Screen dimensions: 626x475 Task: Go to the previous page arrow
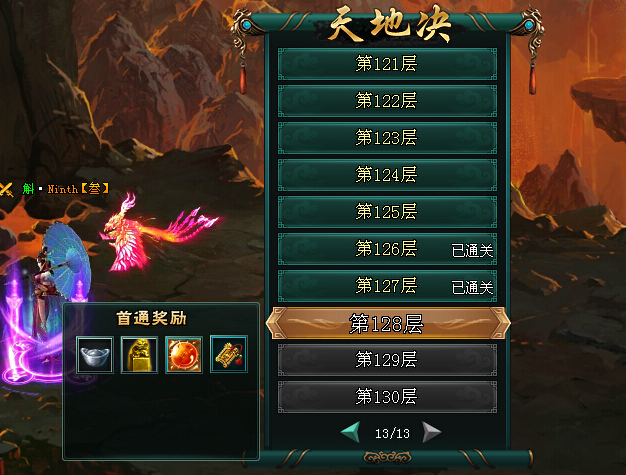pyautogui.click(x=351, y=433)
